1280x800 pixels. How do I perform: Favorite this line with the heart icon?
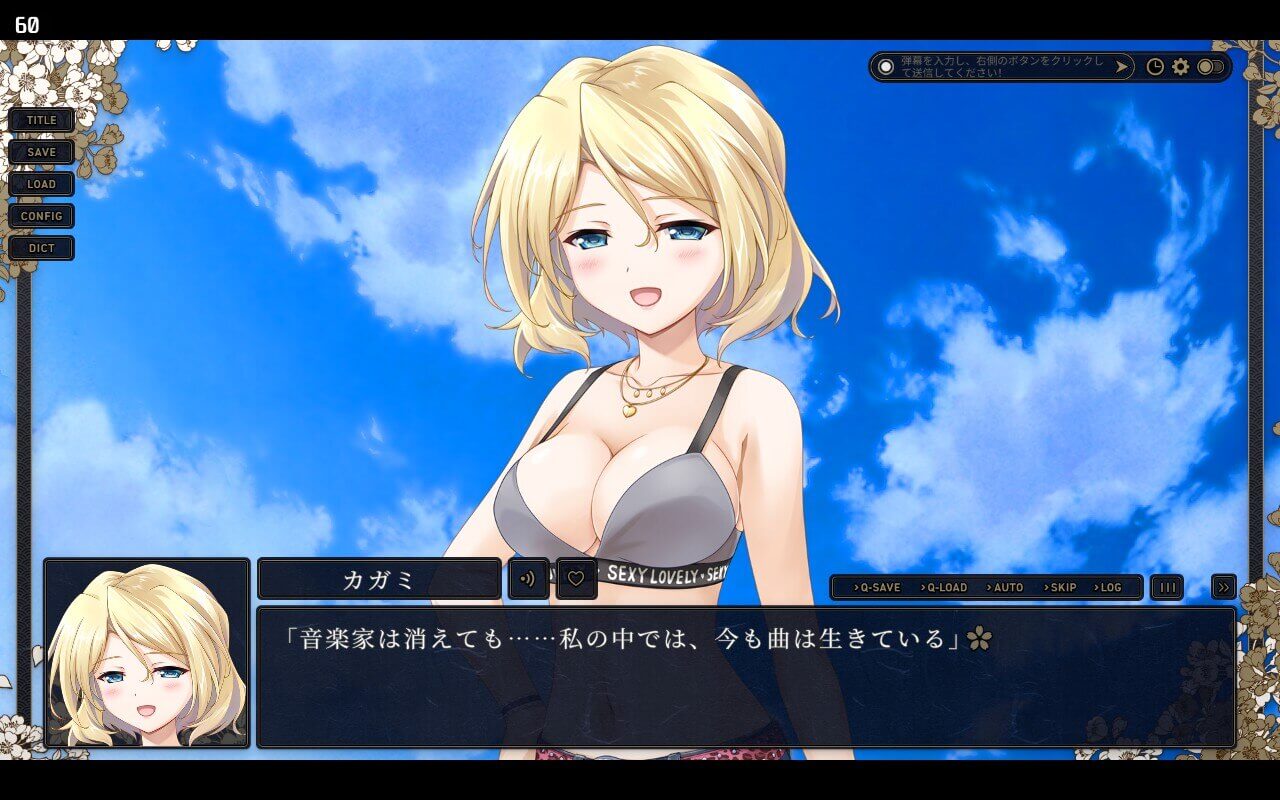(x=576, y=578)
